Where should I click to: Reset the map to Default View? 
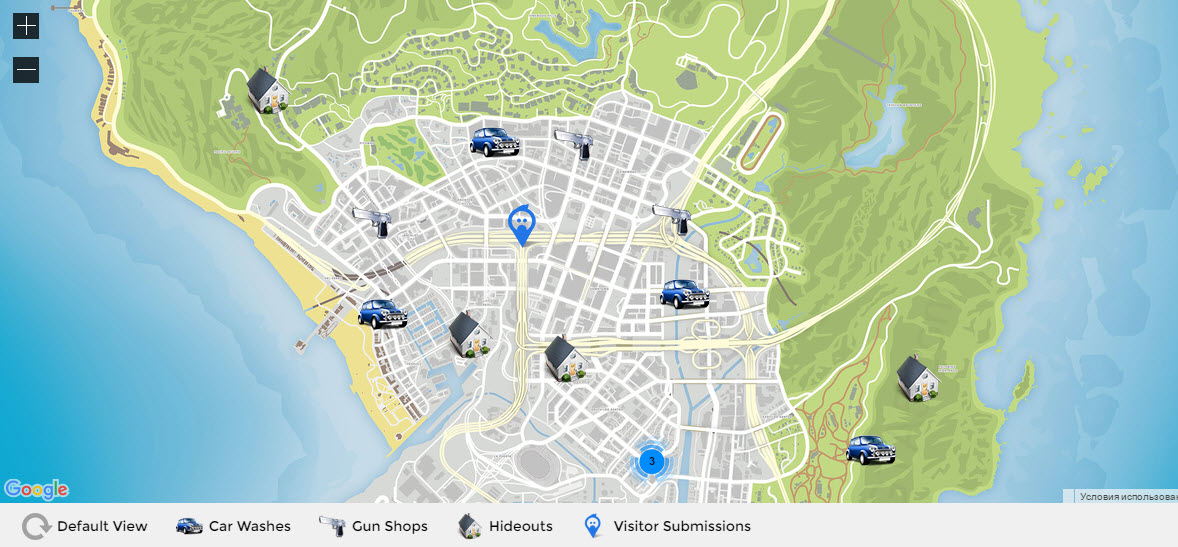(x=85, y=526)
